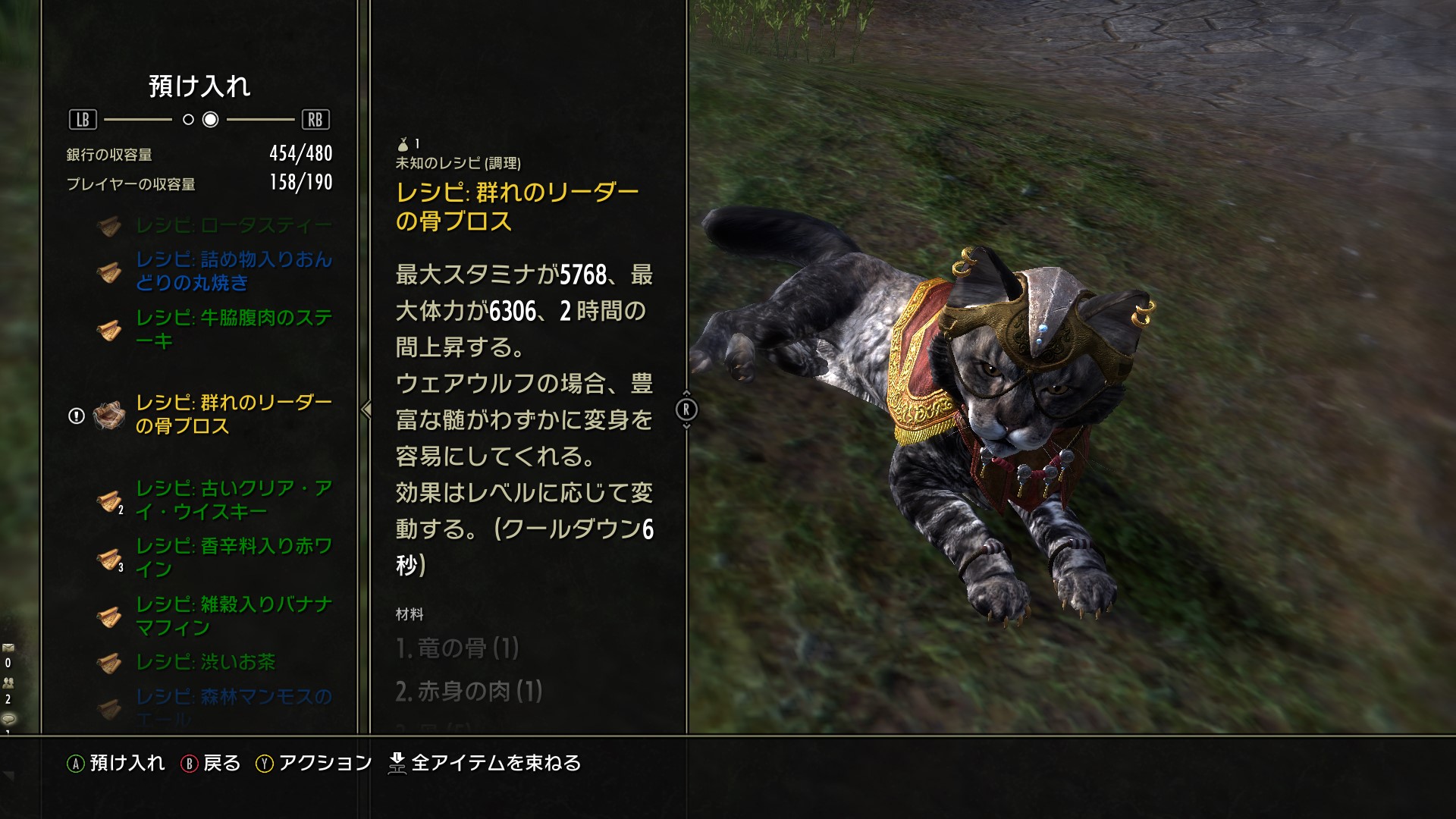Click the LB bumper label to switch category
1456x819 pixels.
tap(83, 118)
